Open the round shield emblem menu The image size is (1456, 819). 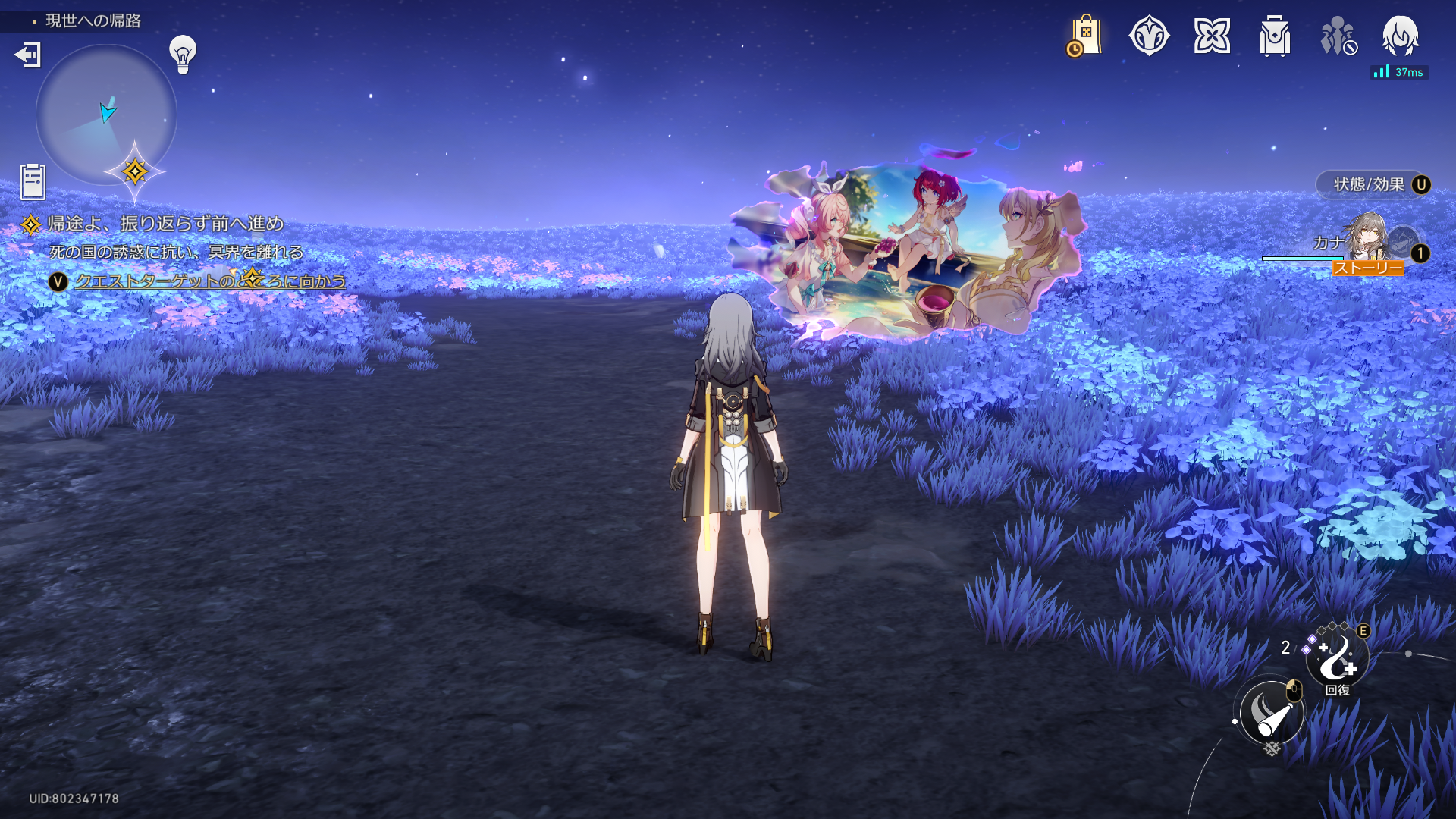tap(1149, 36)
